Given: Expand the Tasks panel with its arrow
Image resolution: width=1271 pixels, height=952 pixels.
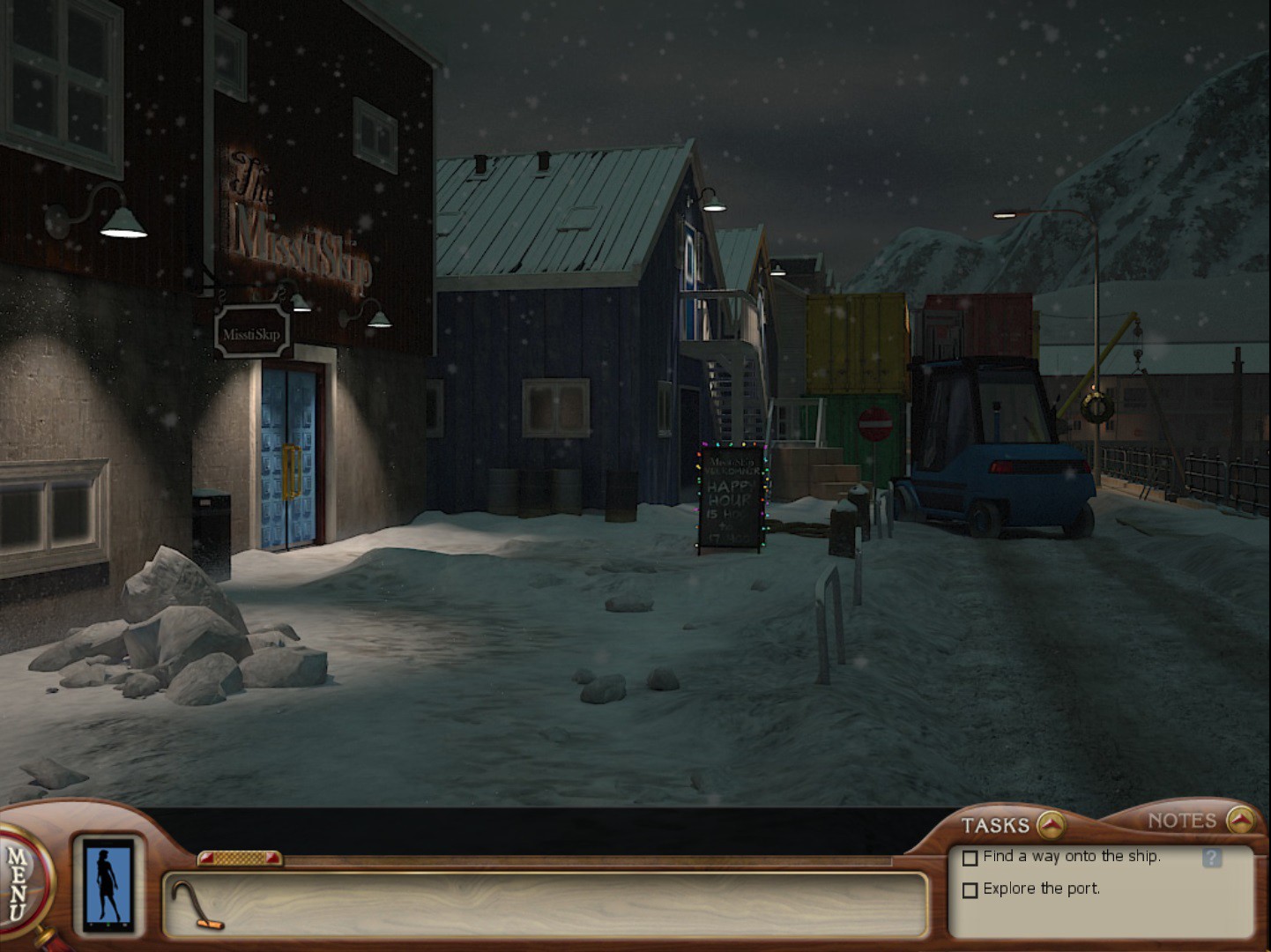Looking at the screenshot, I should pyautogui.click(x=1050, y=825).
